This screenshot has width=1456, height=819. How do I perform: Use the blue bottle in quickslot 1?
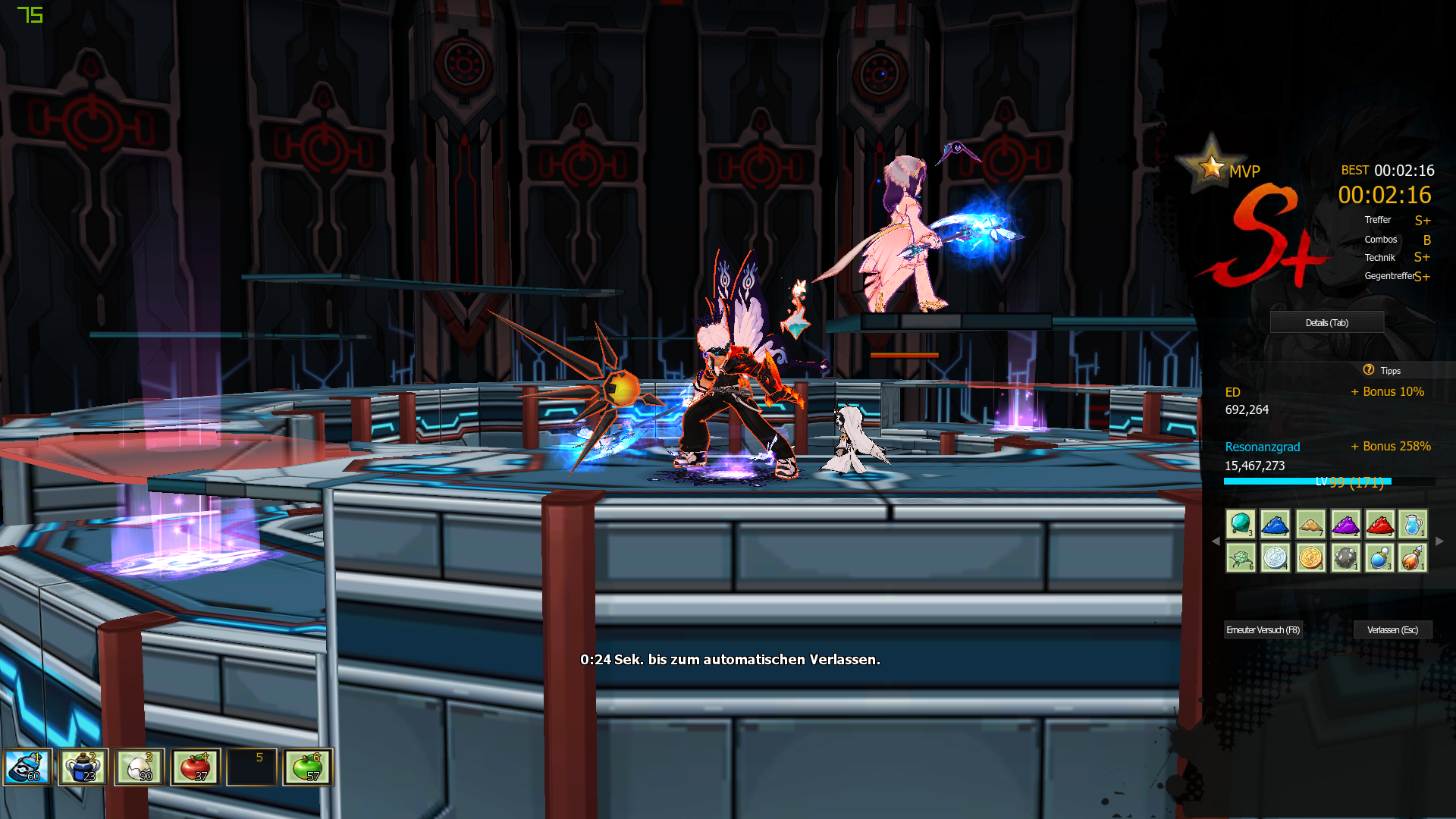(x=28, y=767)
